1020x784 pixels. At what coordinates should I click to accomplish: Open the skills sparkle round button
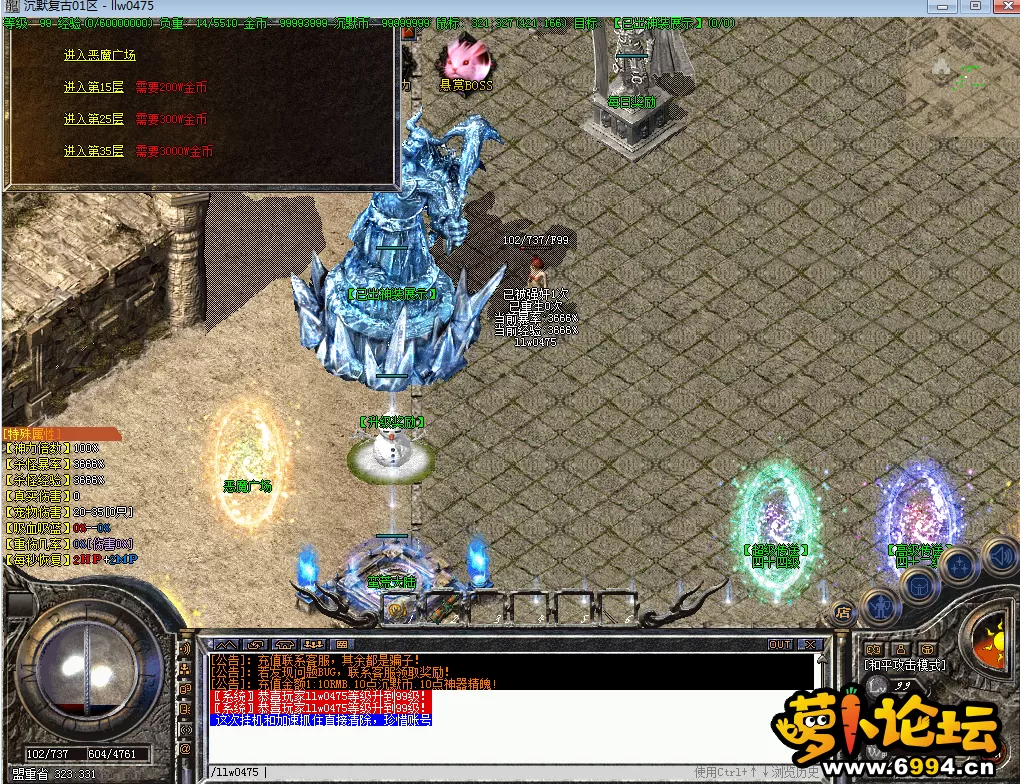pos(959,567)
